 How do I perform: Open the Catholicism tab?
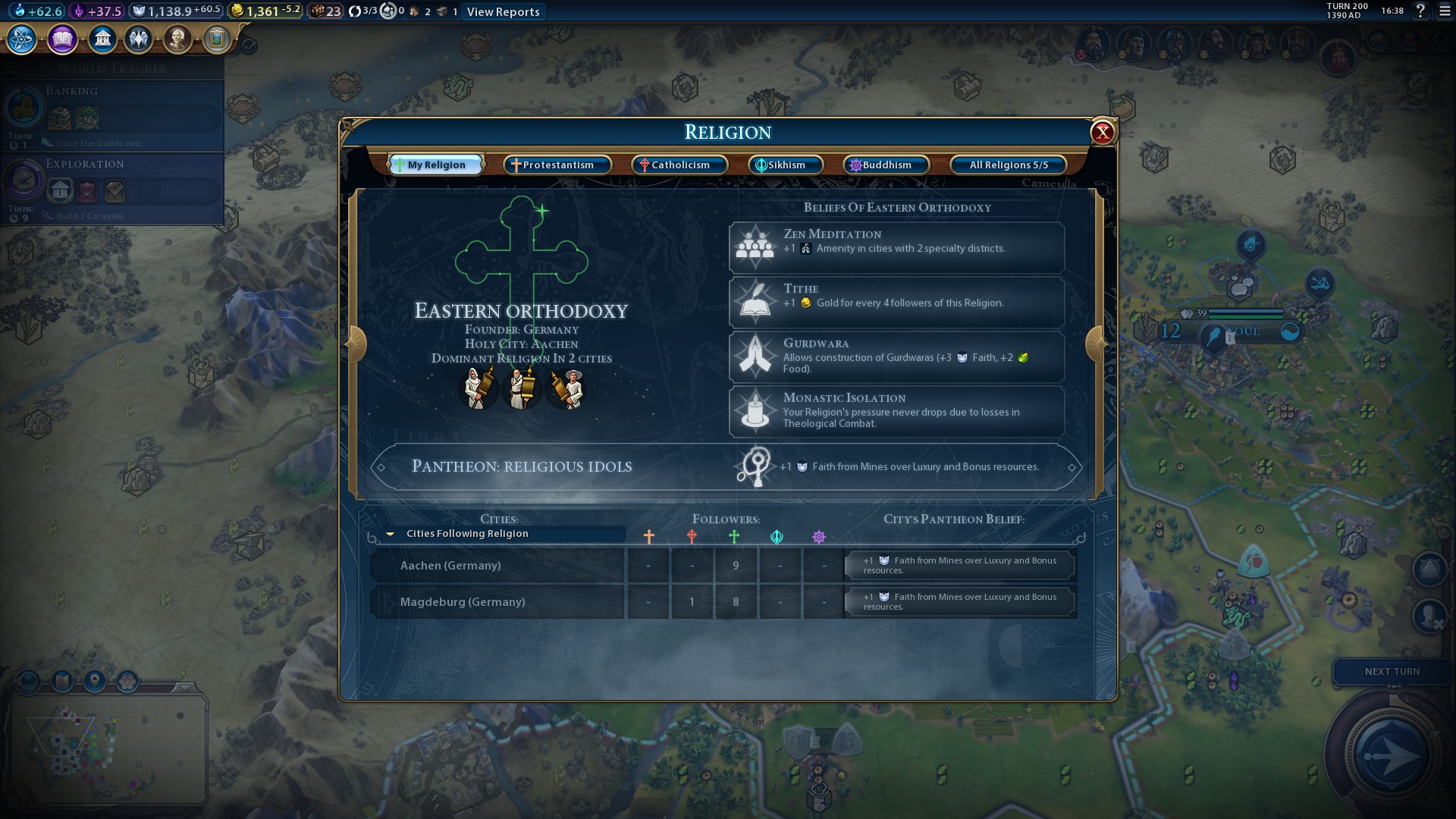coord(679,165)
